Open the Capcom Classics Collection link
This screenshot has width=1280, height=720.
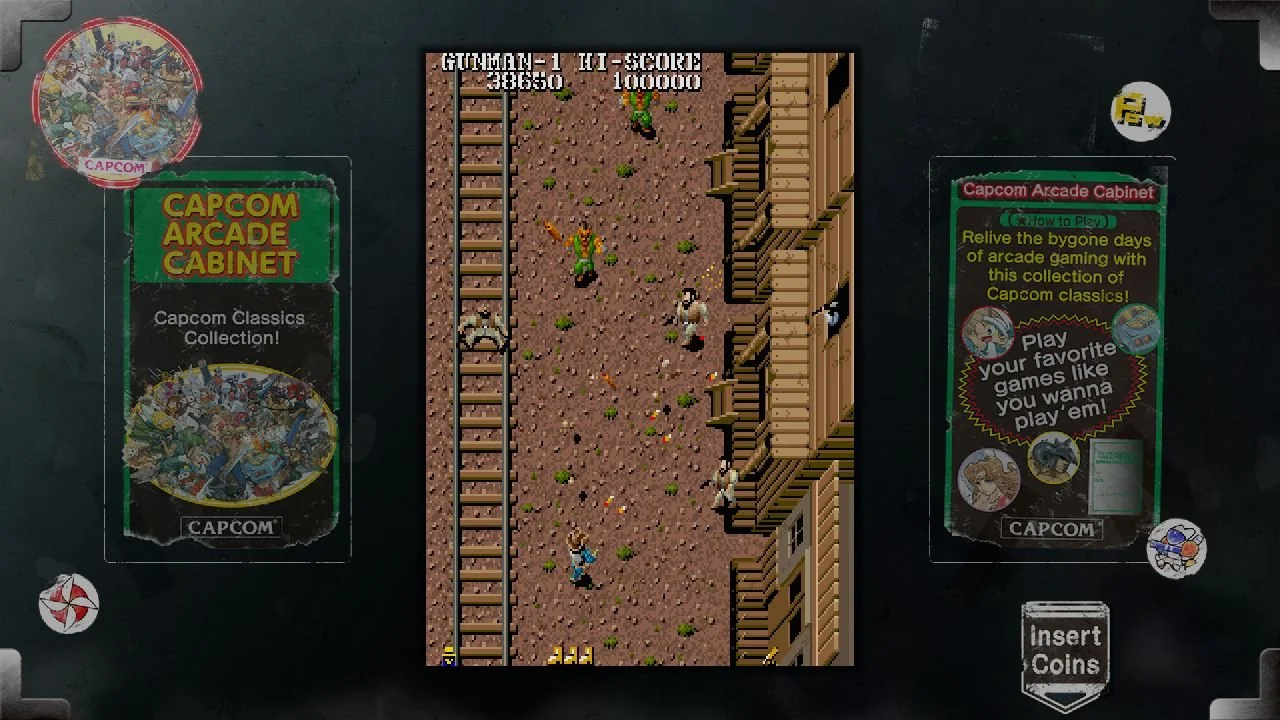click(x=231, y=327)
